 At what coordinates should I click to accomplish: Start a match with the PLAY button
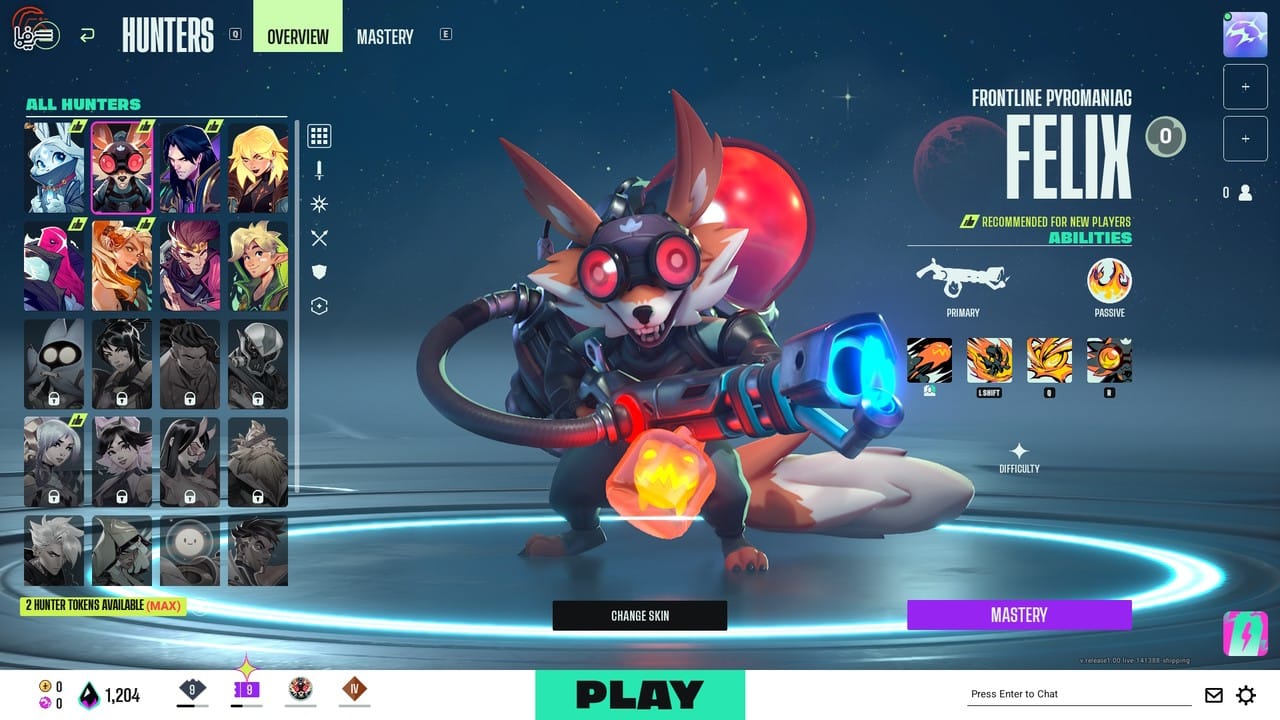640,694
